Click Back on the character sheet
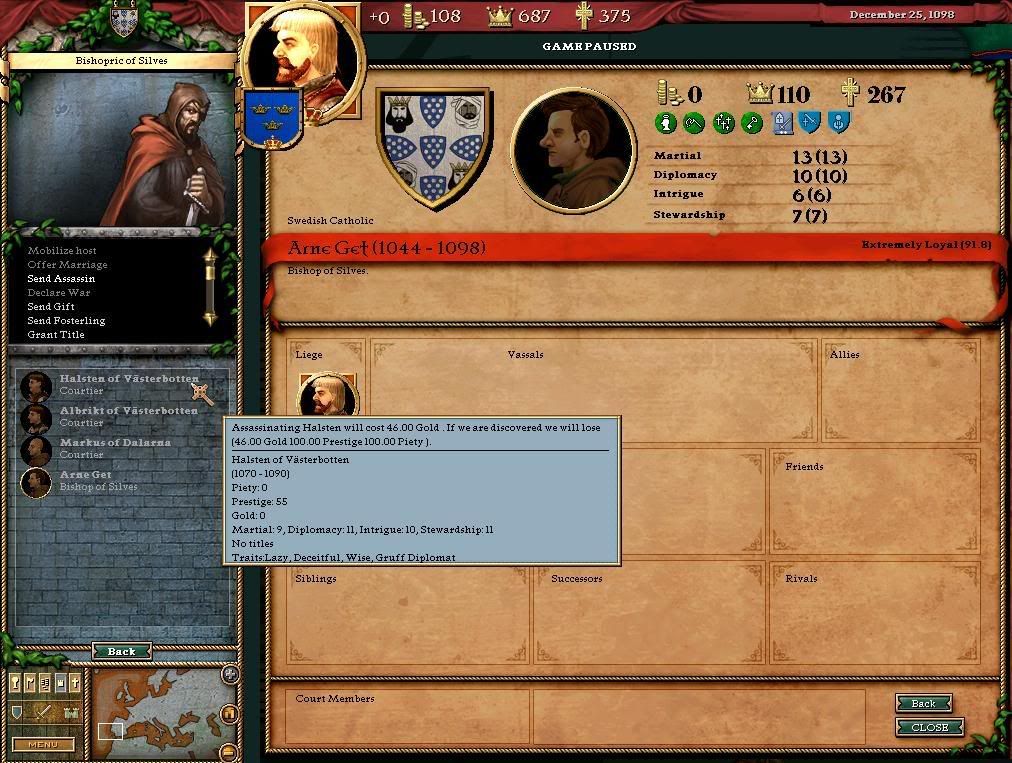This screenshot has width=1012, height=763. 922,704
